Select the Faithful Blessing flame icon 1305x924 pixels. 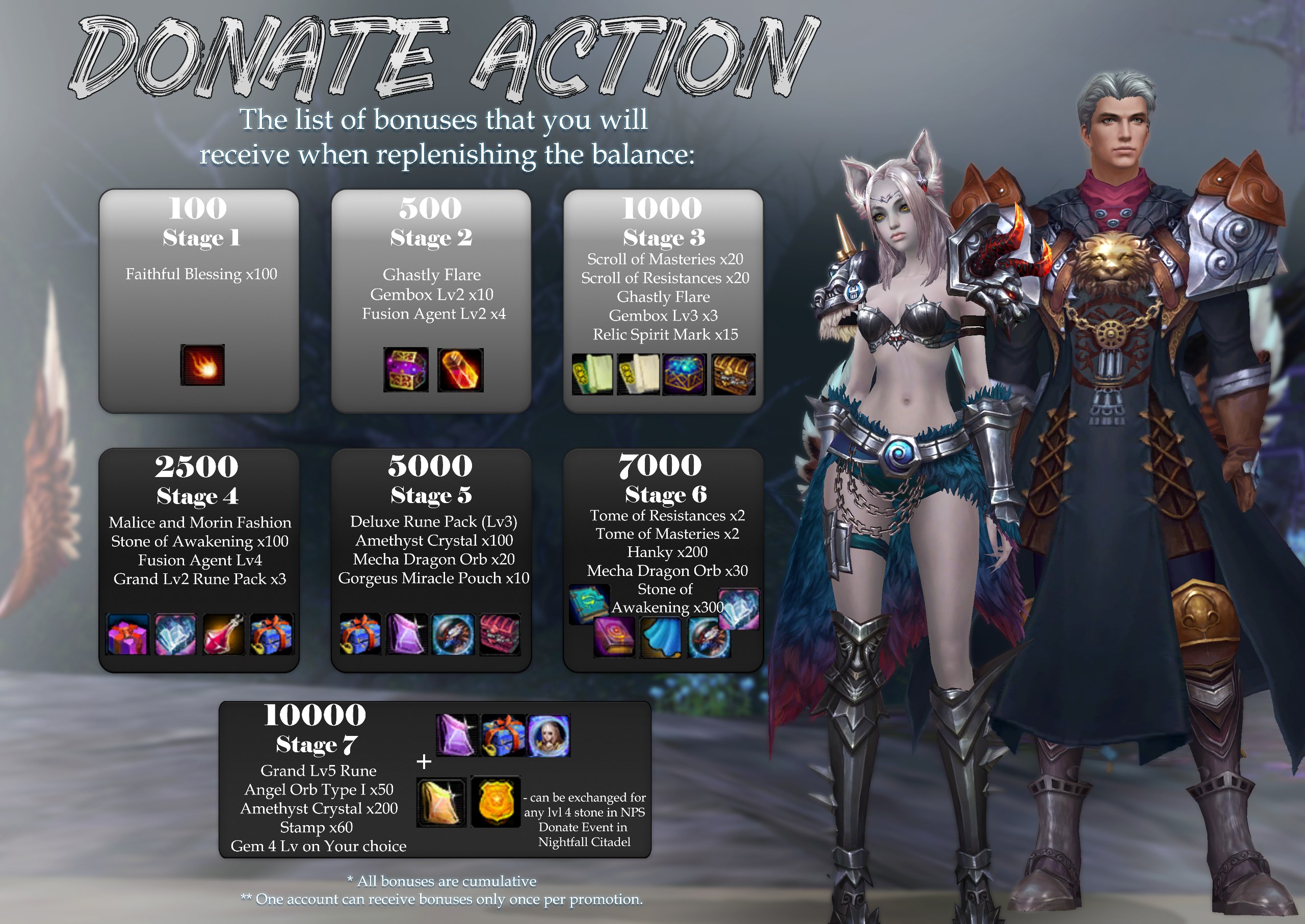202,365
